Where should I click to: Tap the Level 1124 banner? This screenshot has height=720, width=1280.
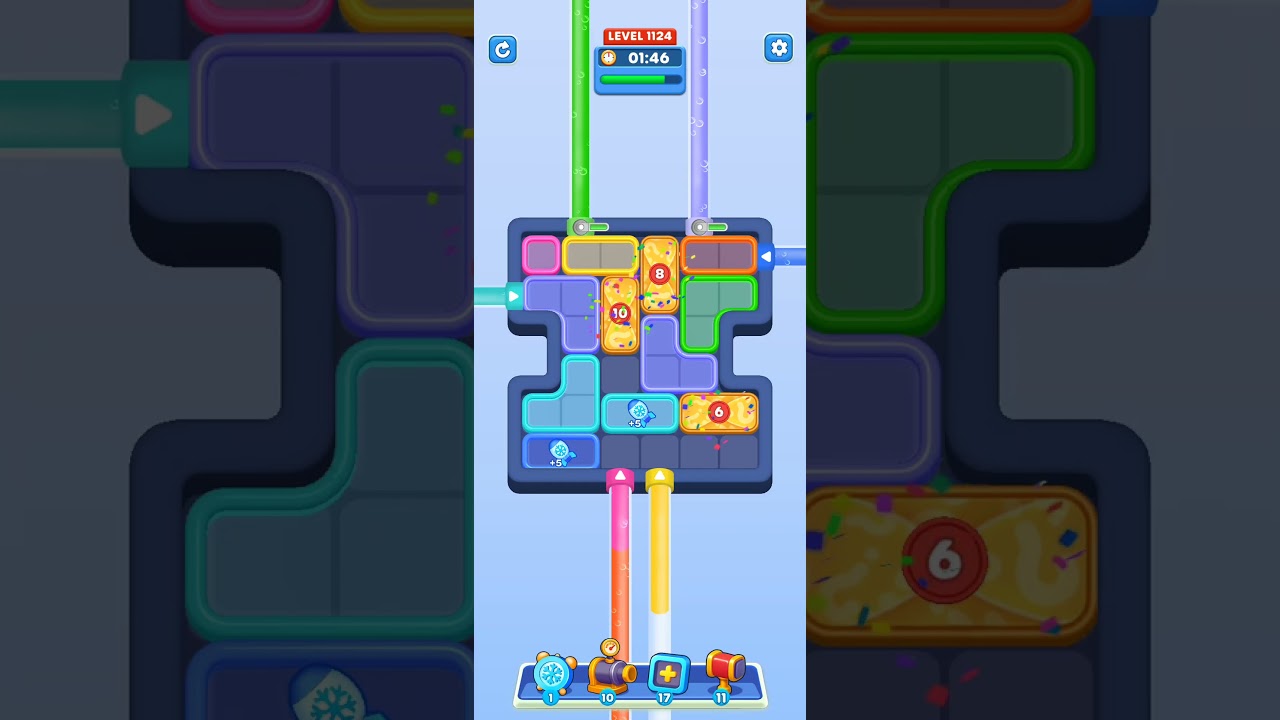(x=640, y=35)
